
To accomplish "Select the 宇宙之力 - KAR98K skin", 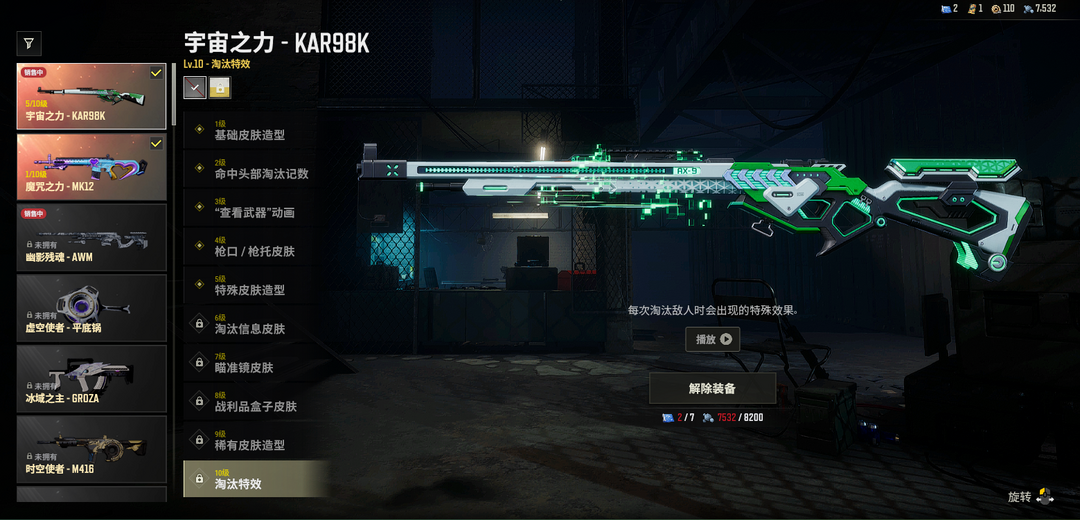I will [x=91, y=97].
